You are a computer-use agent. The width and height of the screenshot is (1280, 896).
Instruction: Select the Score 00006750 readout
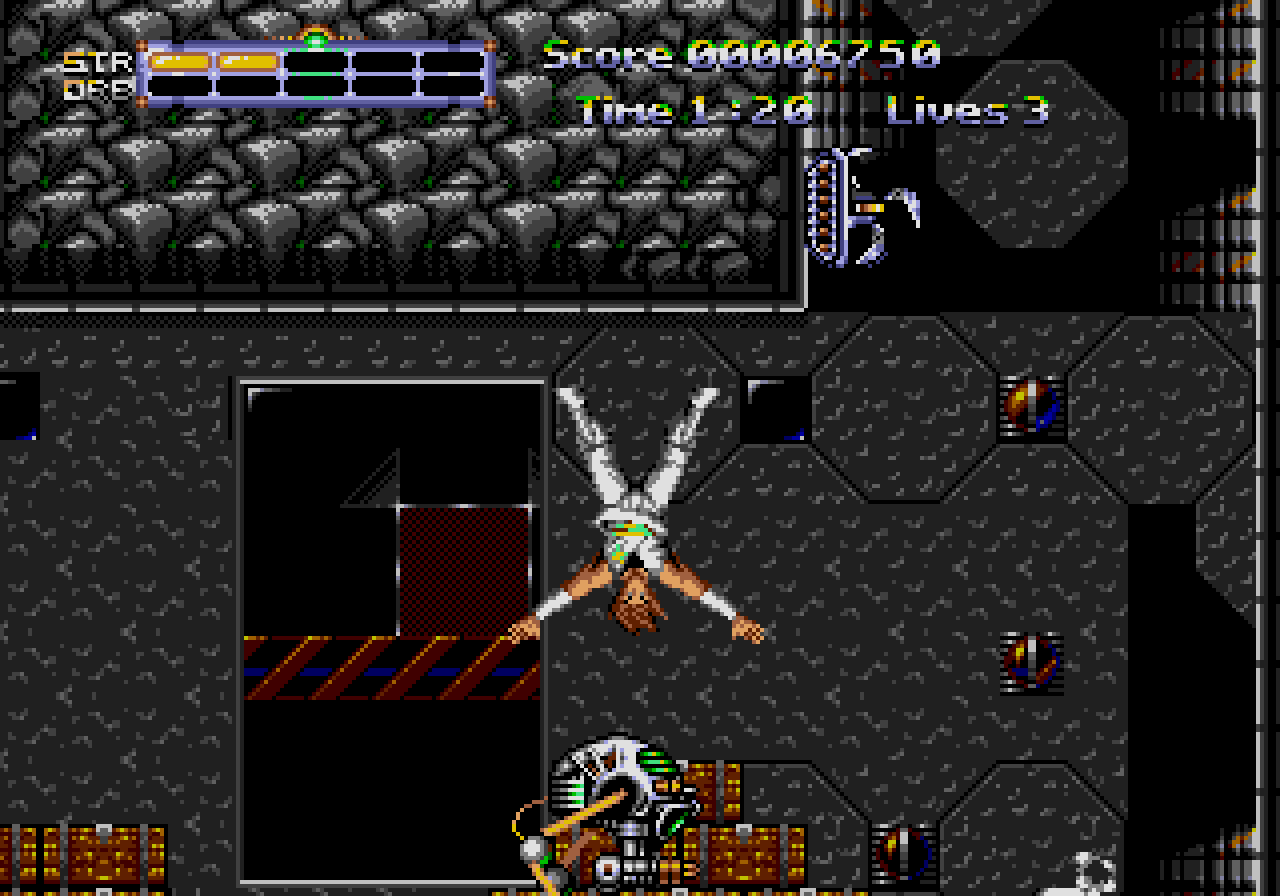tap(740, 57)
